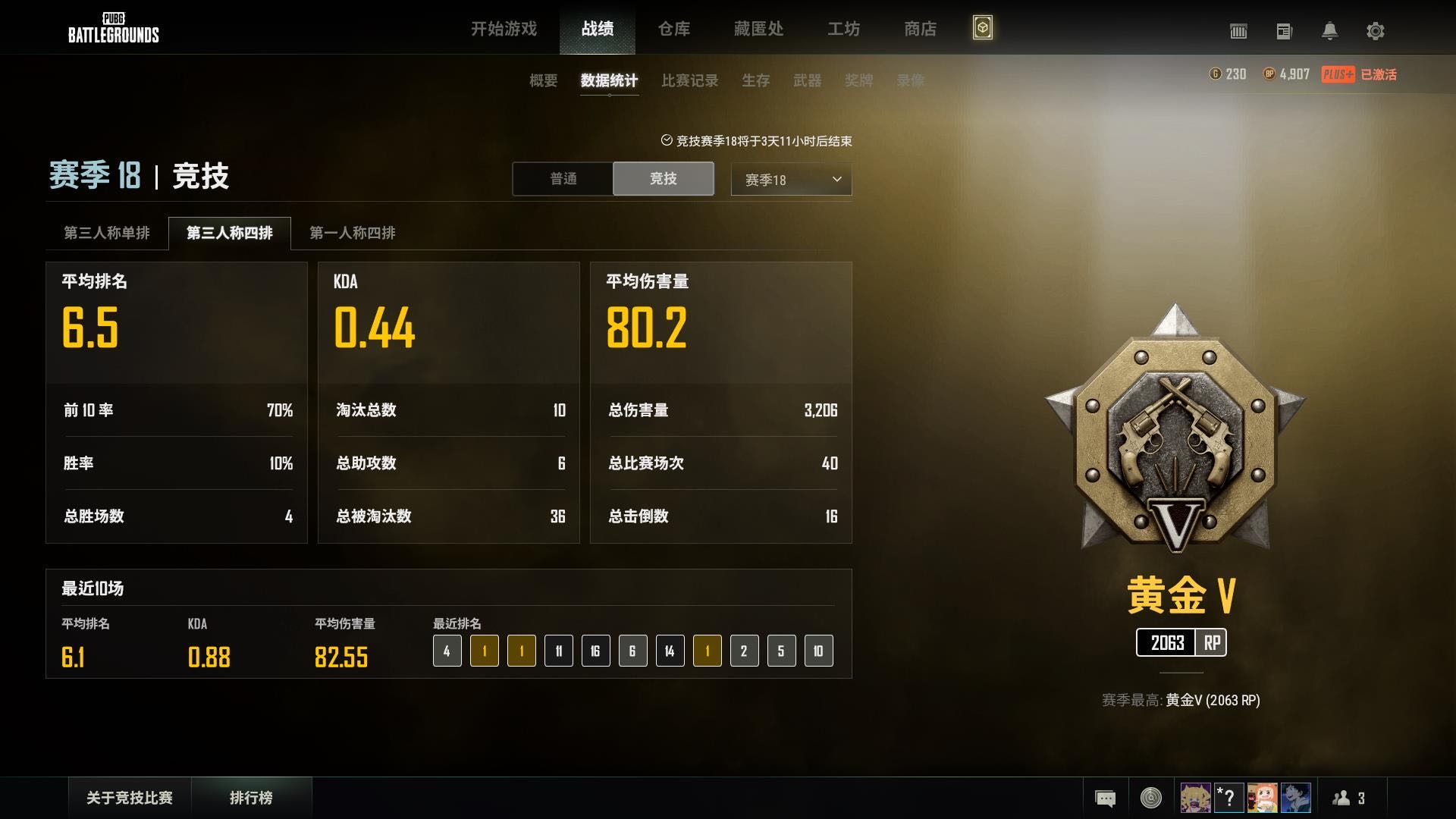Open the 生存 survival tab
This screenshot has height=819, width=1456.
pos(755,80)
